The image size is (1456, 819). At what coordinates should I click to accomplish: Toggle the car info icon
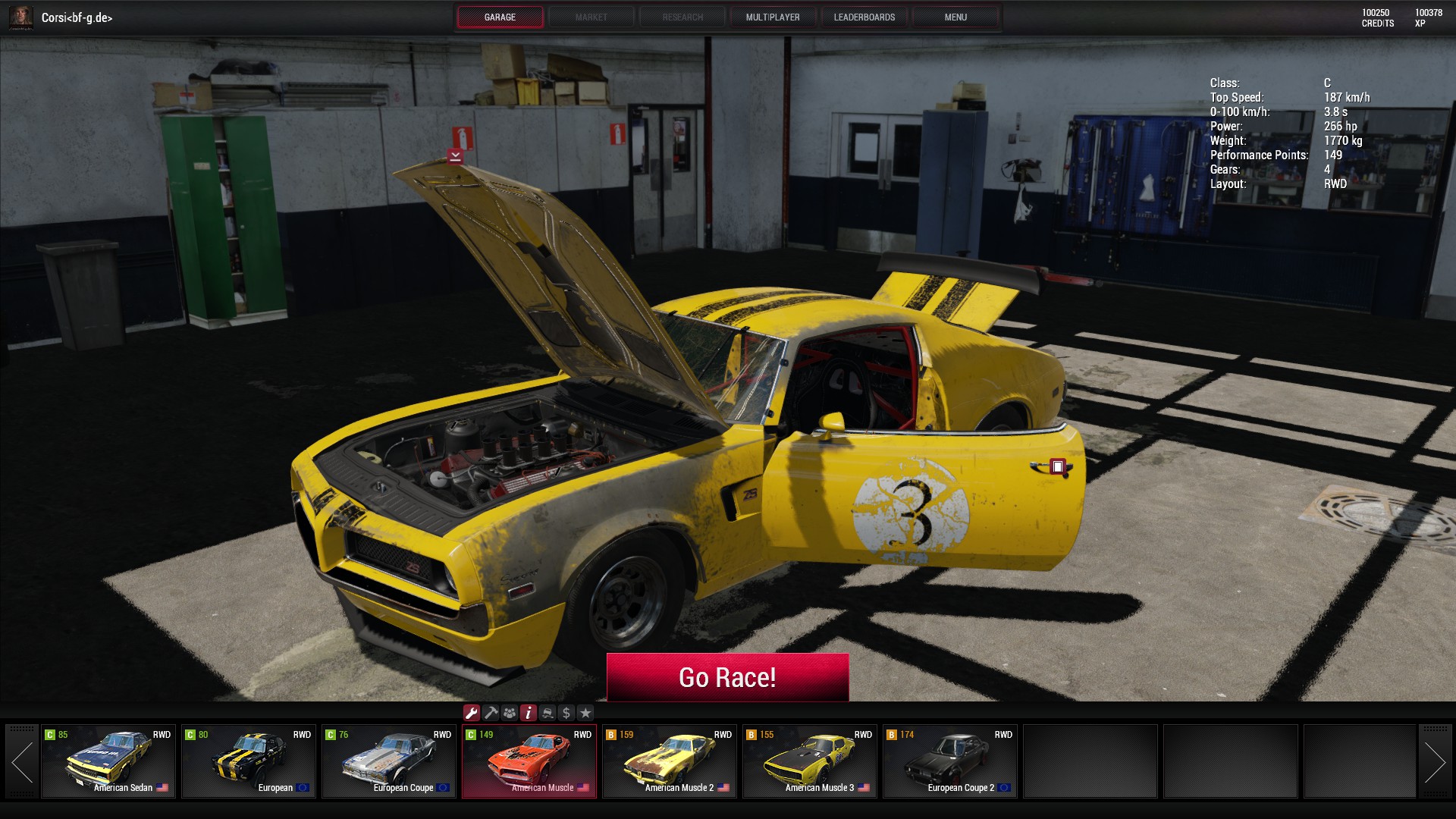[529, 713]
